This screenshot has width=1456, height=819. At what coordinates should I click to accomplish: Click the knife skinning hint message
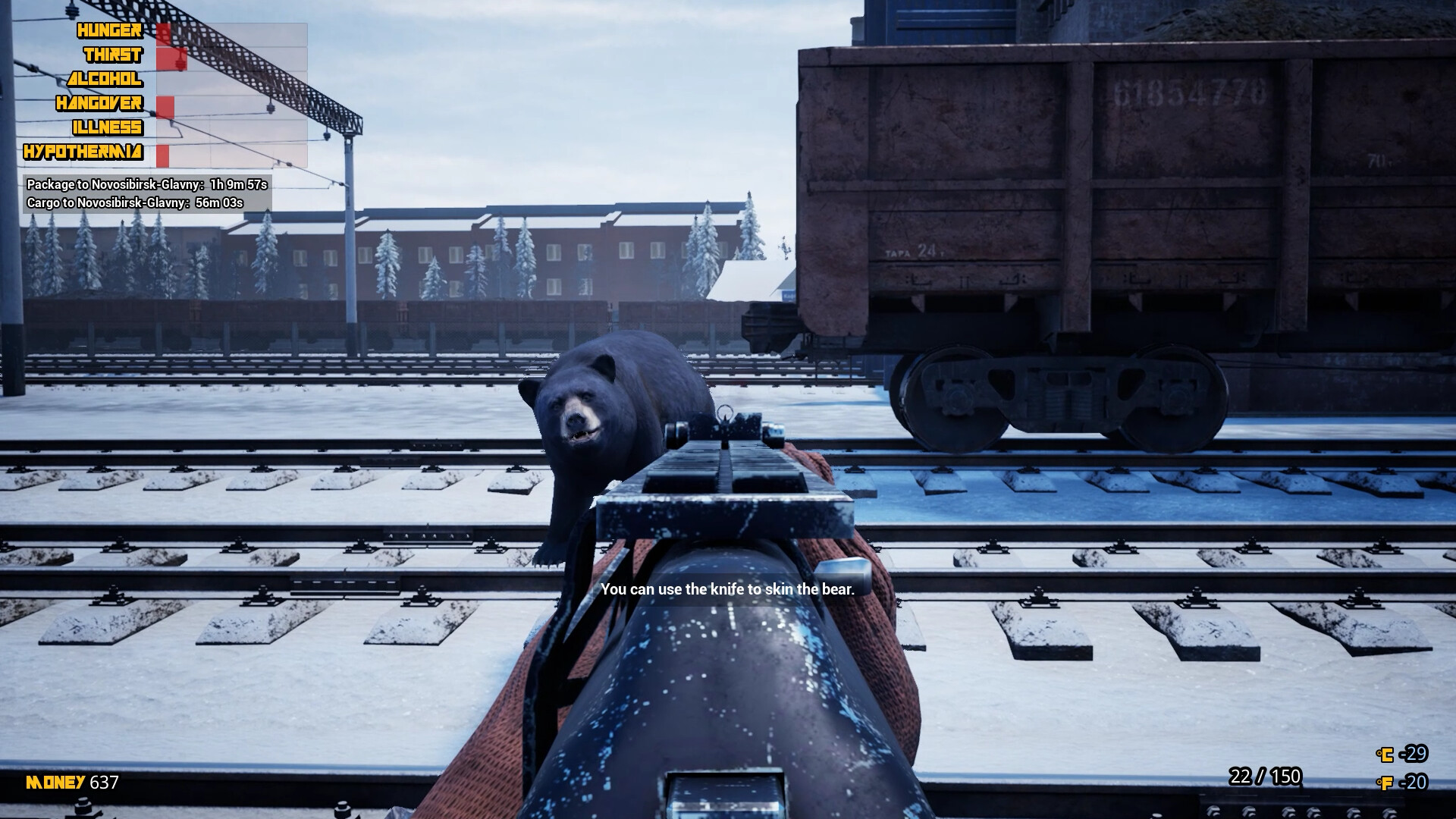tap(727, 588)
